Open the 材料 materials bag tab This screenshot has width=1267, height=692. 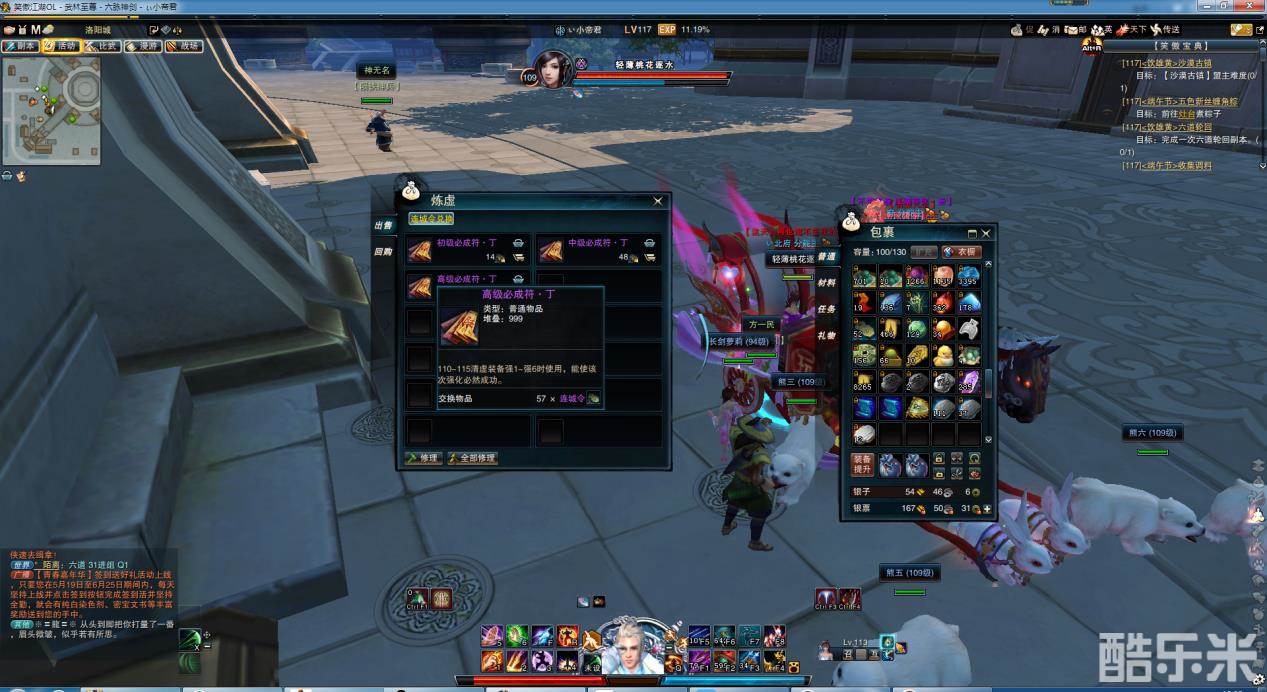(827, 283)
